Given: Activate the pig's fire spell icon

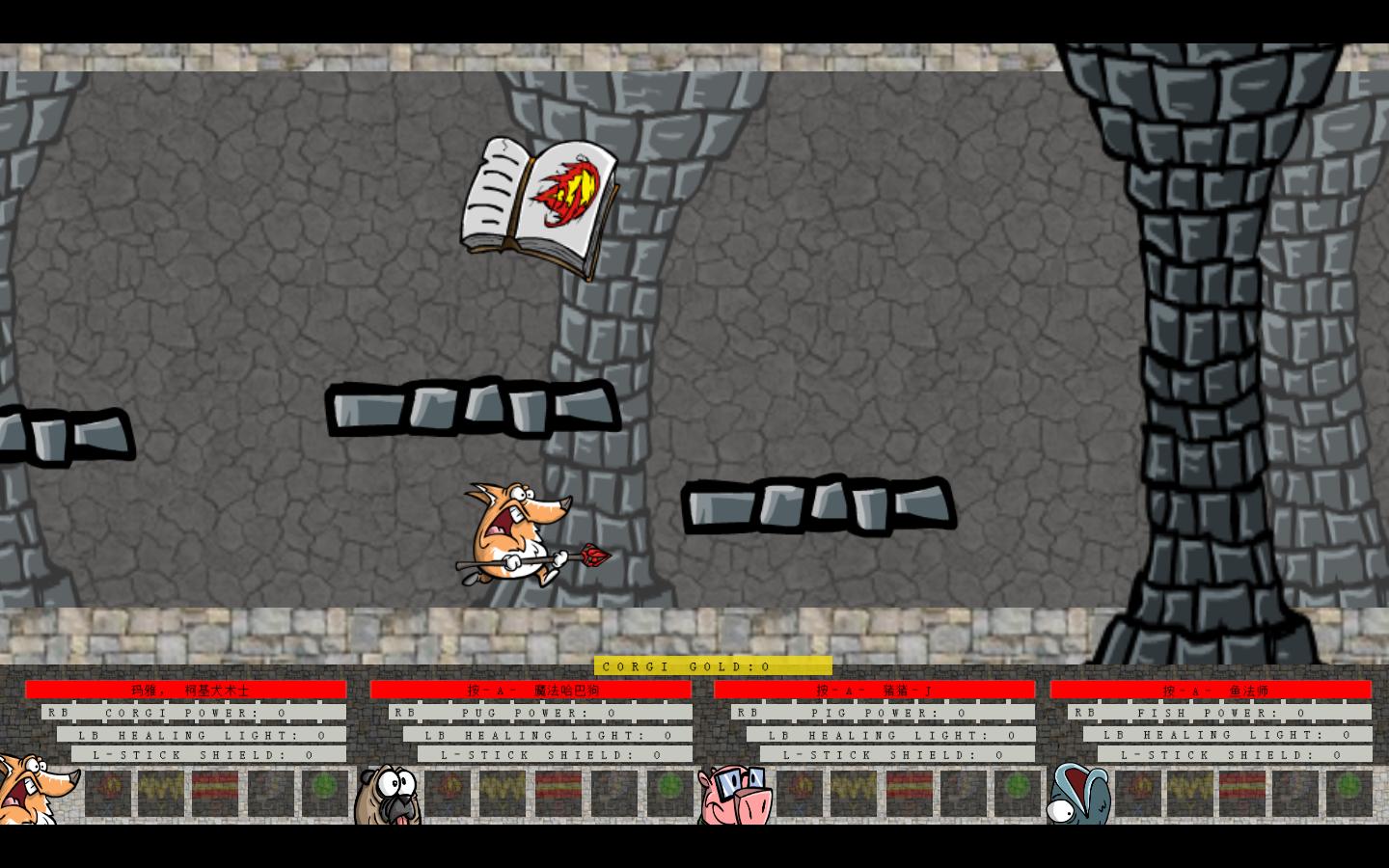Looking at the screenshot, I should [x=800, y=793].
